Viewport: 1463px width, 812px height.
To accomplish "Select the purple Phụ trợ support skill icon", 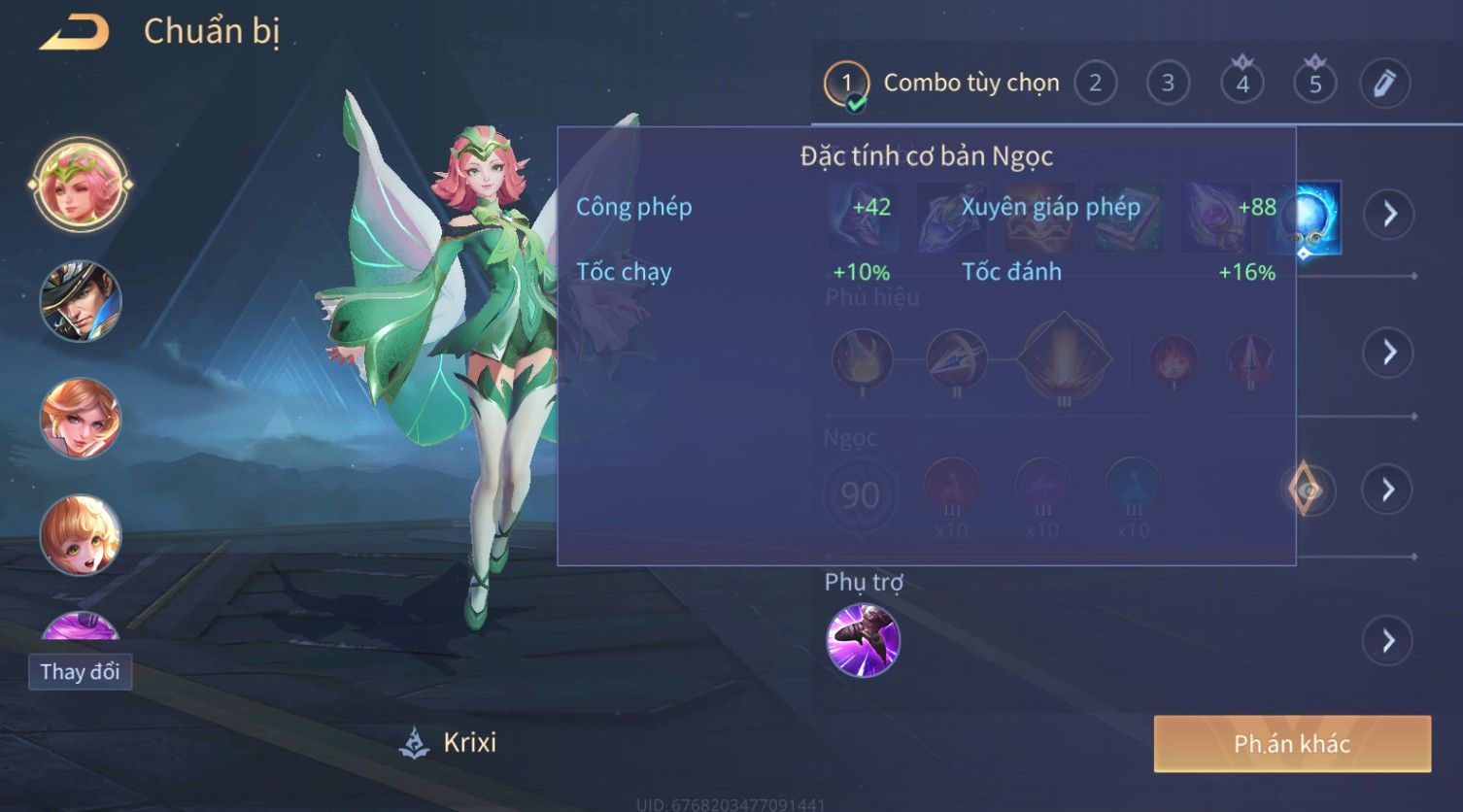I will 863,640.
